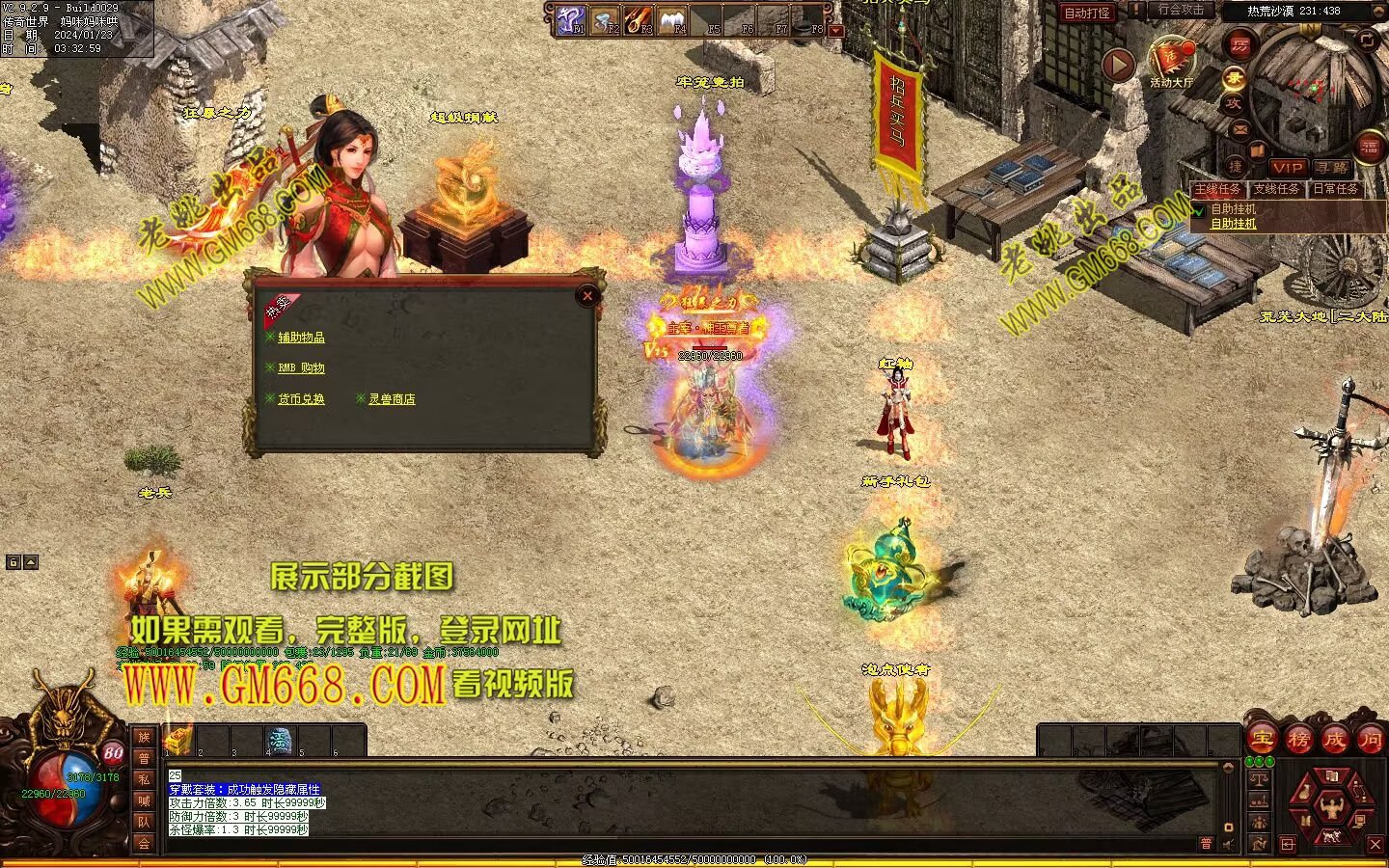1389x868 pixels.
Task: Switch to the 支线任务 side quest tab
Action: [x=1276, y=189]
